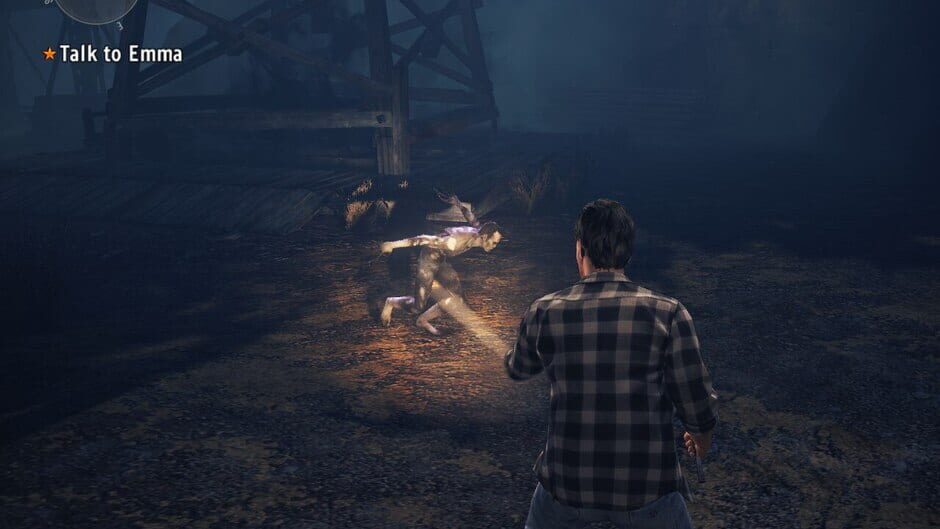Click the circular radar compass

(97, 8)
